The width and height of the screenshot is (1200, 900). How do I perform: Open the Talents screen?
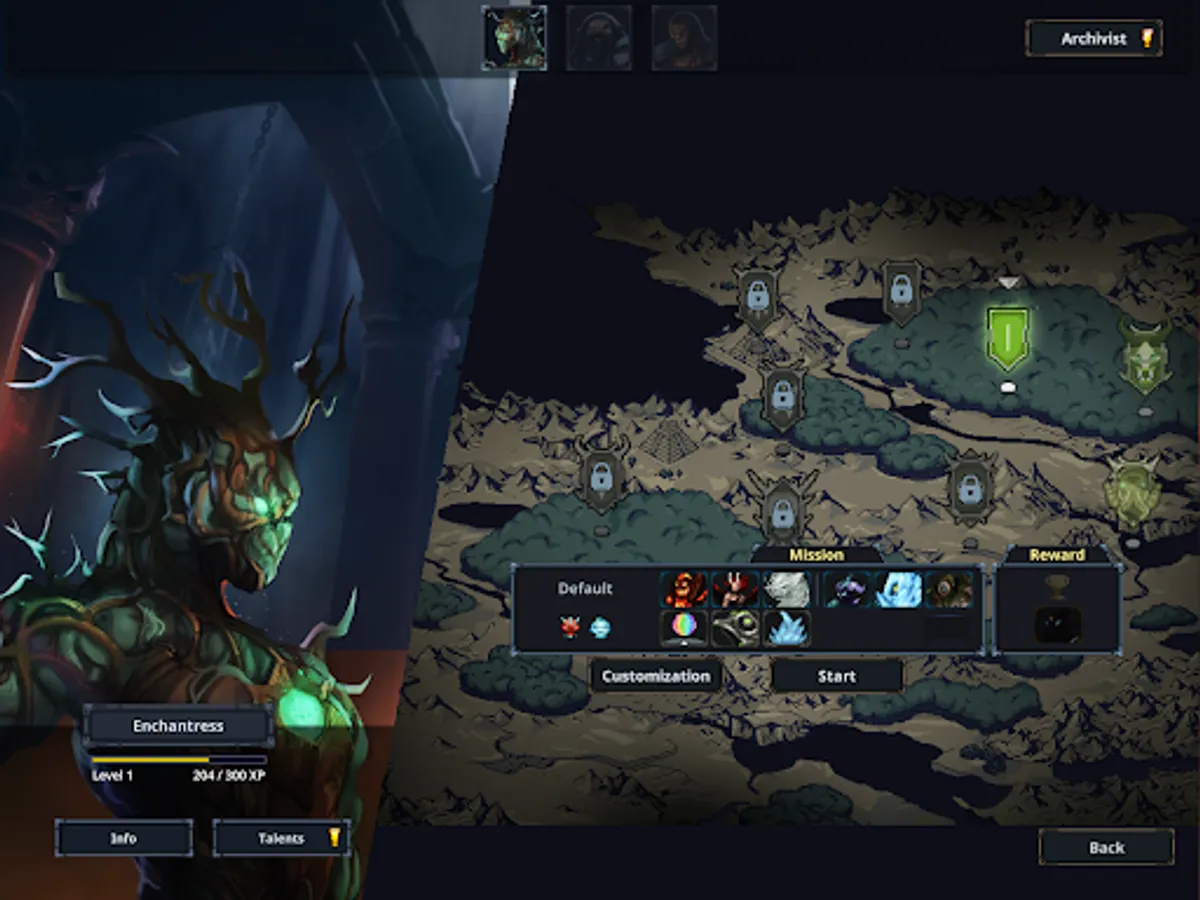282,838
